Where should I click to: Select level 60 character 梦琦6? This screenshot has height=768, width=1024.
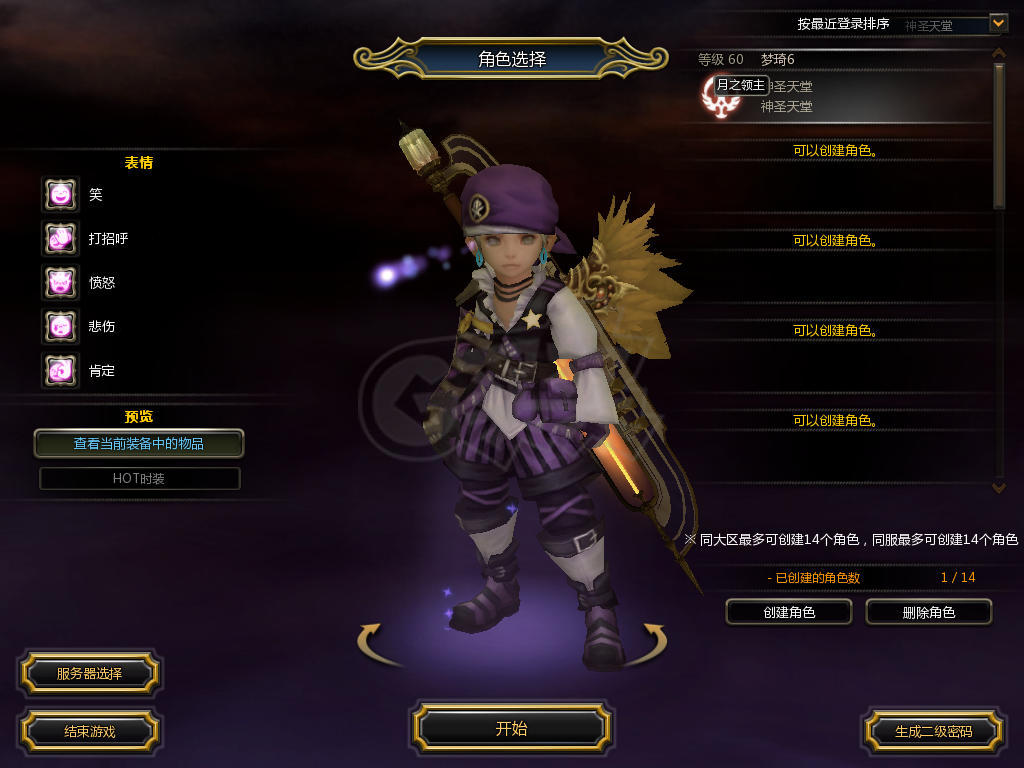pyautogui.click(x=840, y=88)
